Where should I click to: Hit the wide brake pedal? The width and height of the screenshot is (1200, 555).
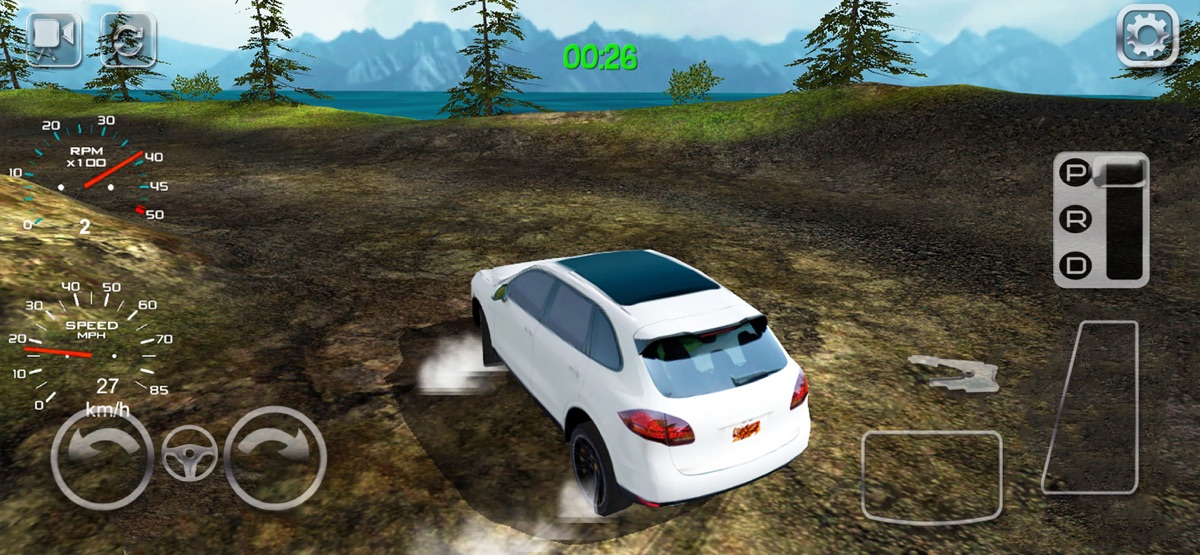tap(931, 476)
